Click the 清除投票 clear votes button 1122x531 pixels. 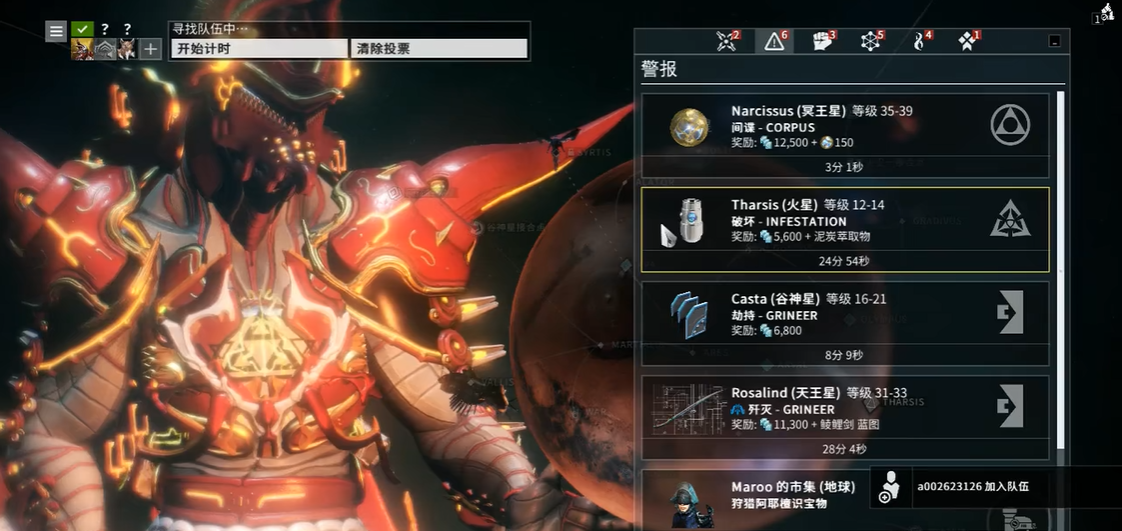coord(439,48)
